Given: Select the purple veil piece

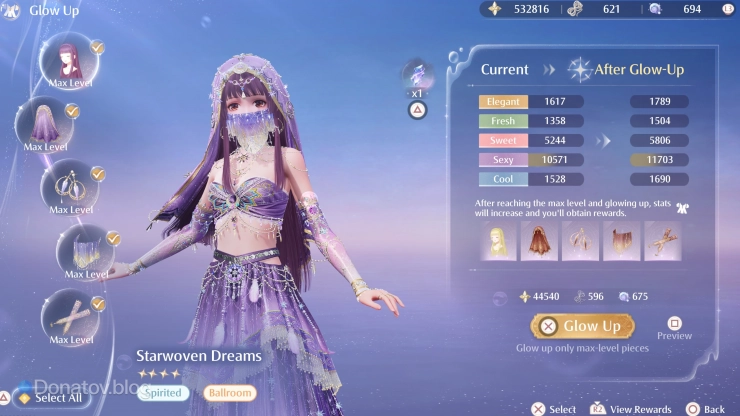Looking at the screenshot, I should 45,123.
